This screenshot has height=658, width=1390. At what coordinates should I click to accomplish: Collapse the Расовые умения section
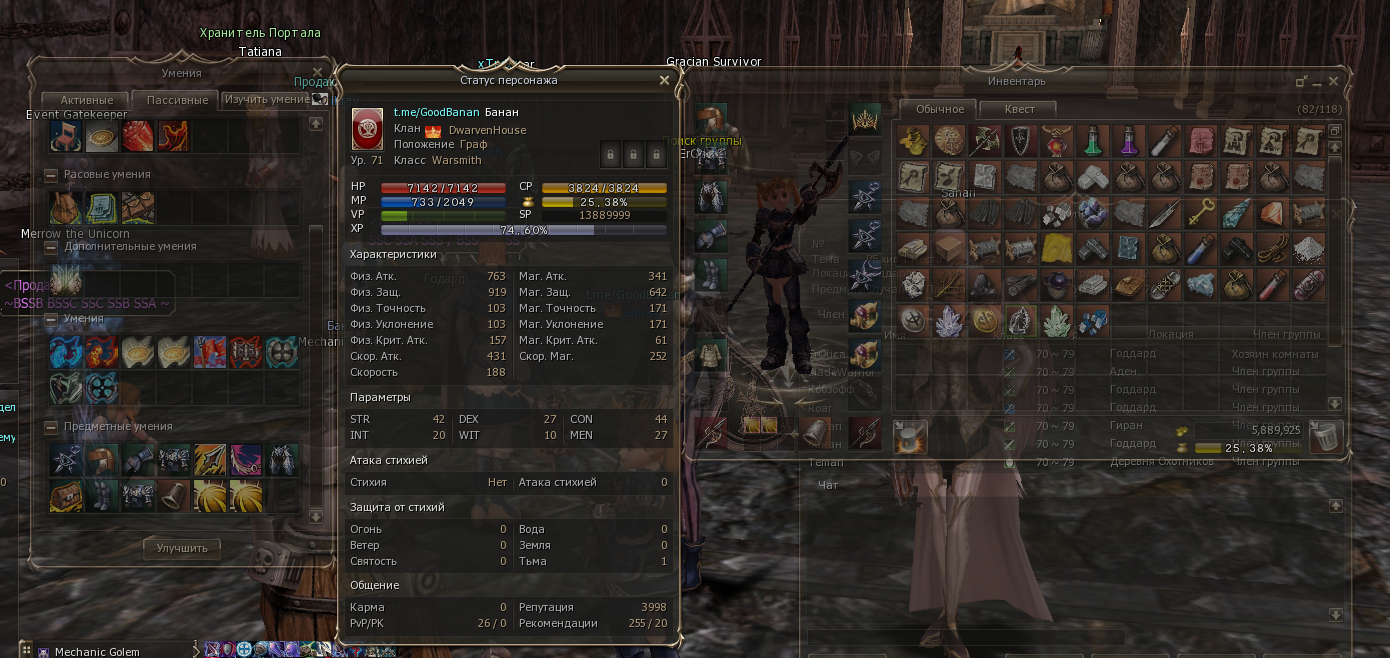(x=51, y=175)
